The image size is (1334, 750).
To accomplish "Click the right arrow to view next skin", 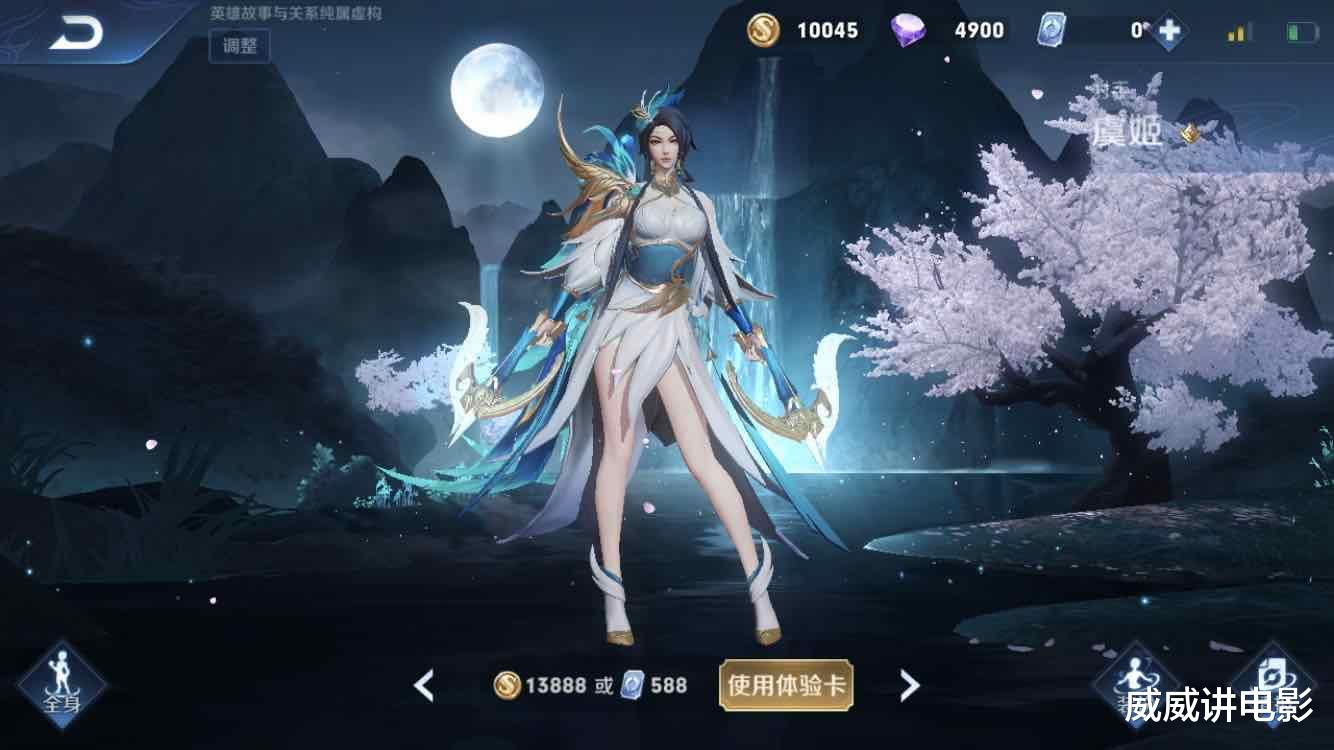I will click(906, 685).
